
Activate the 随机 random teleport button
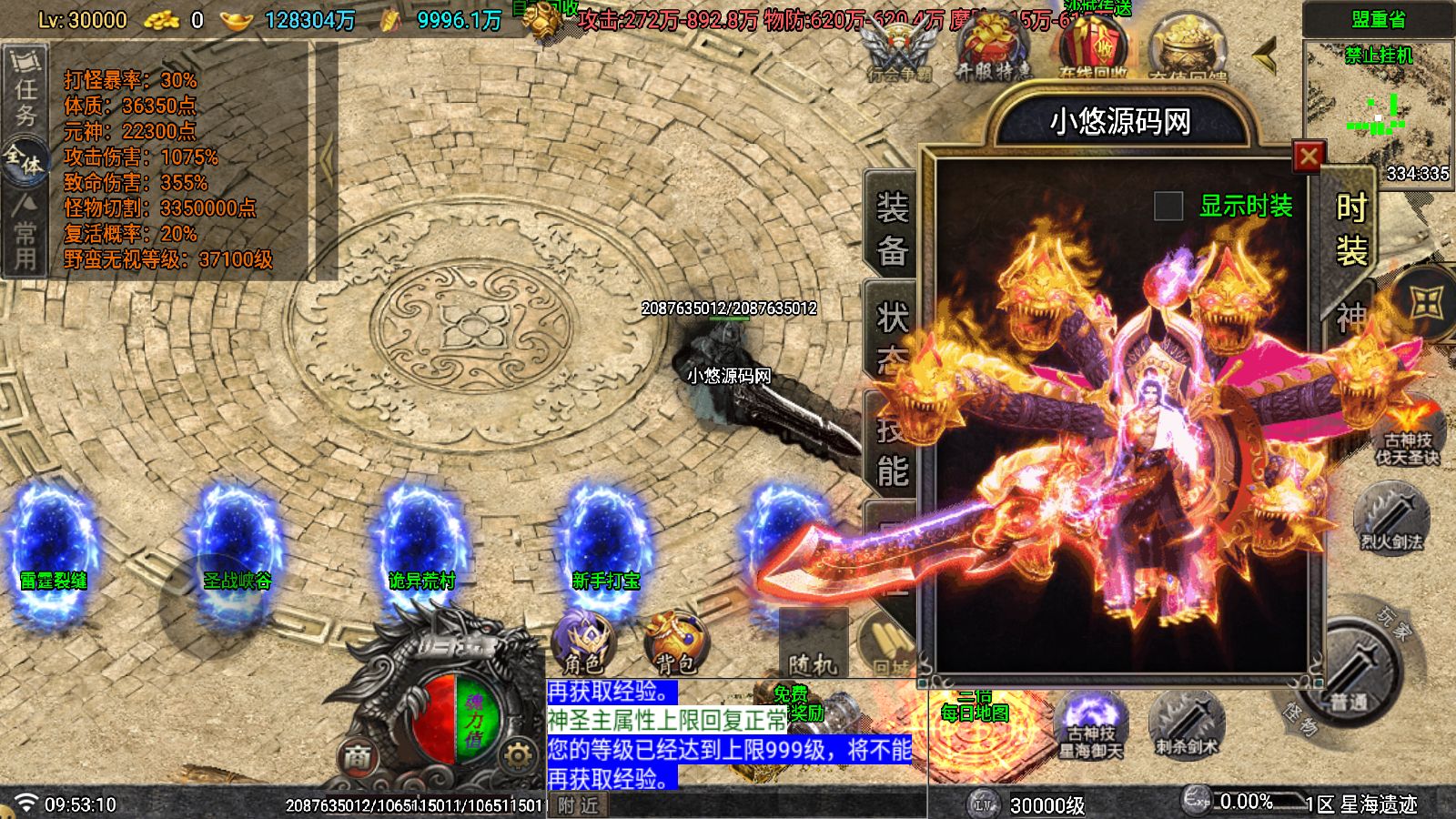point(813,646)
